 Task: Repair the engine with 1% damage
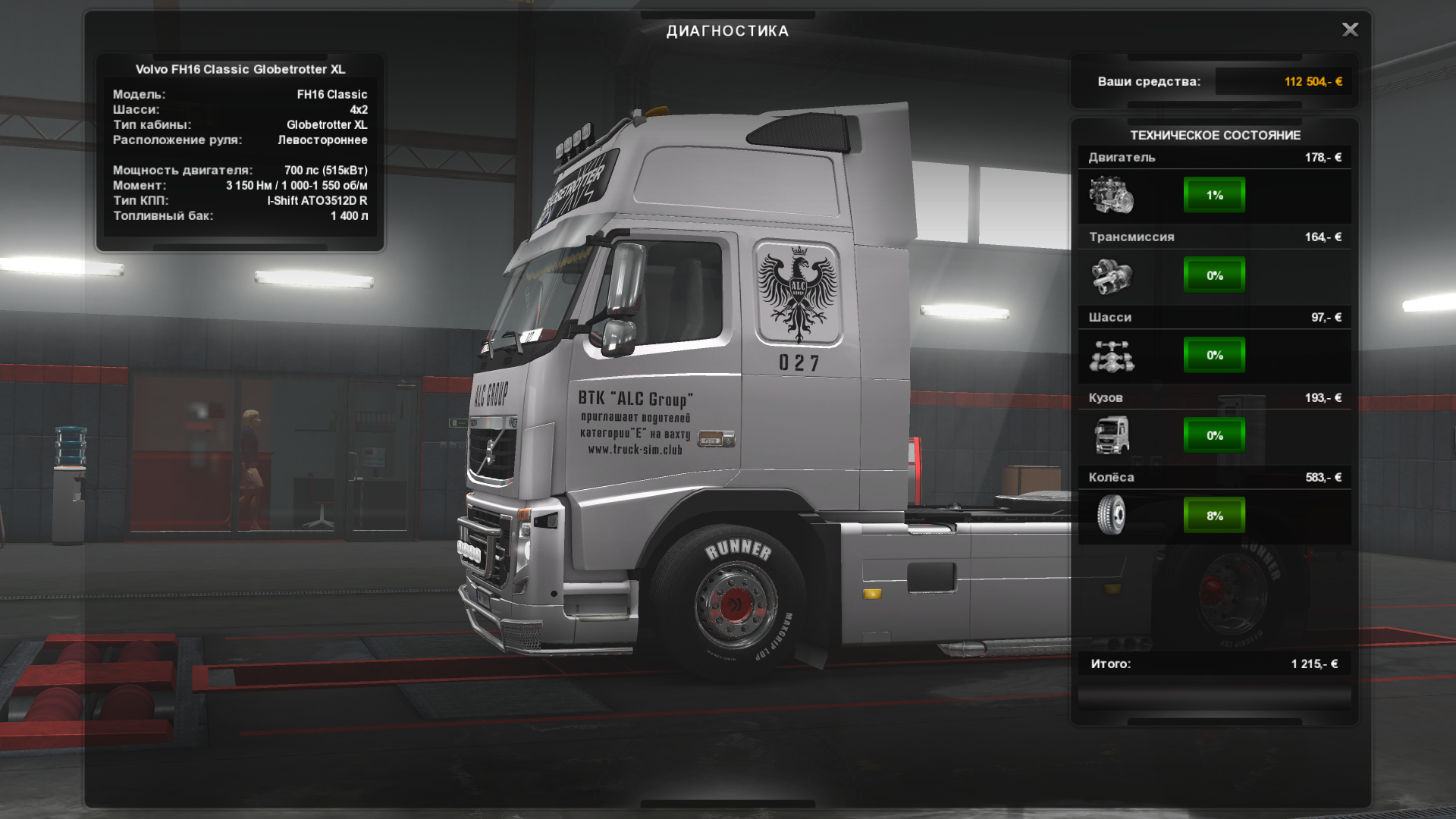click(1214, 196)
